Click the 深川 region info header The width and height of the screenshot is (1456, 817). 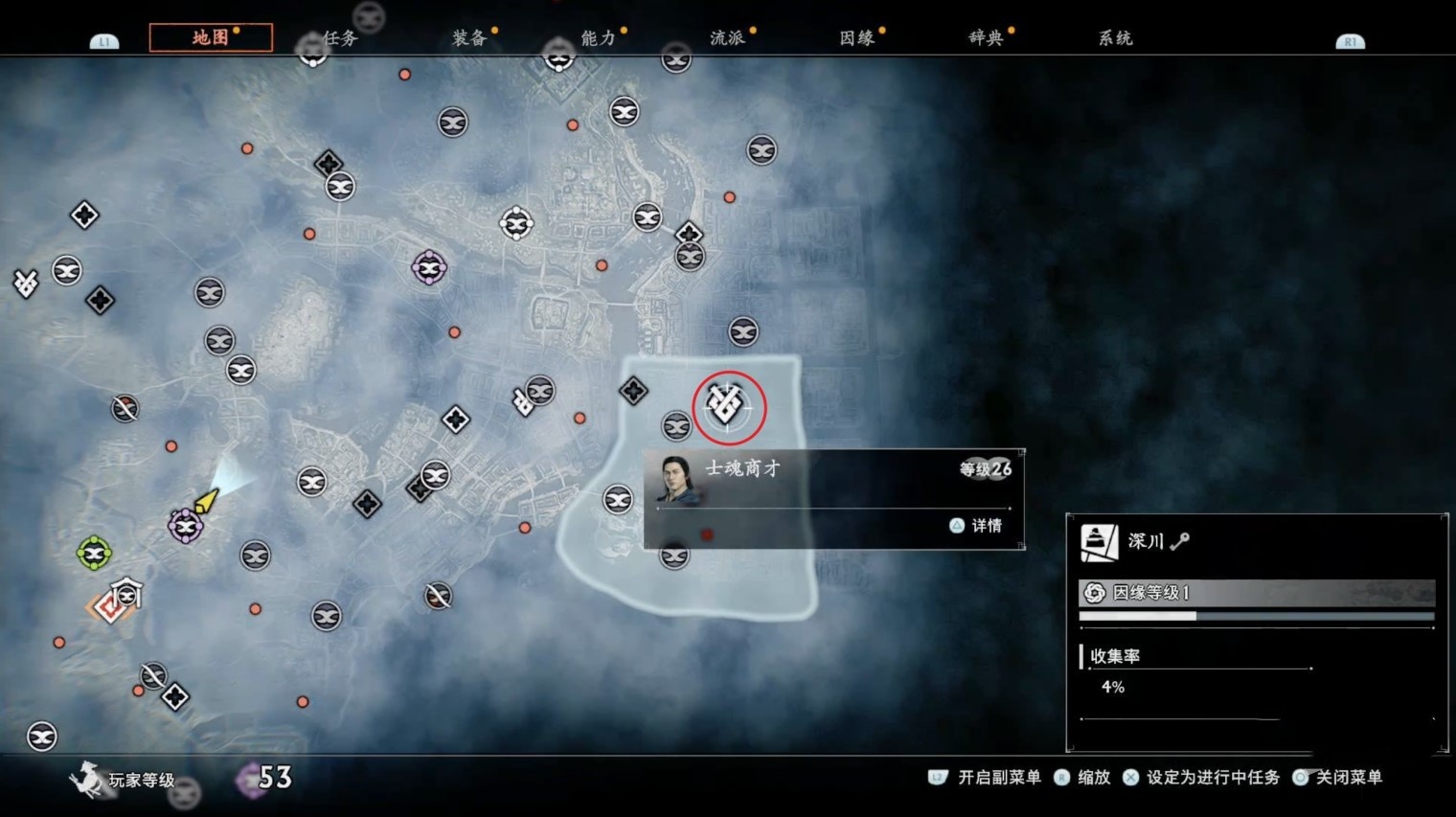(x=1255, y=542)
